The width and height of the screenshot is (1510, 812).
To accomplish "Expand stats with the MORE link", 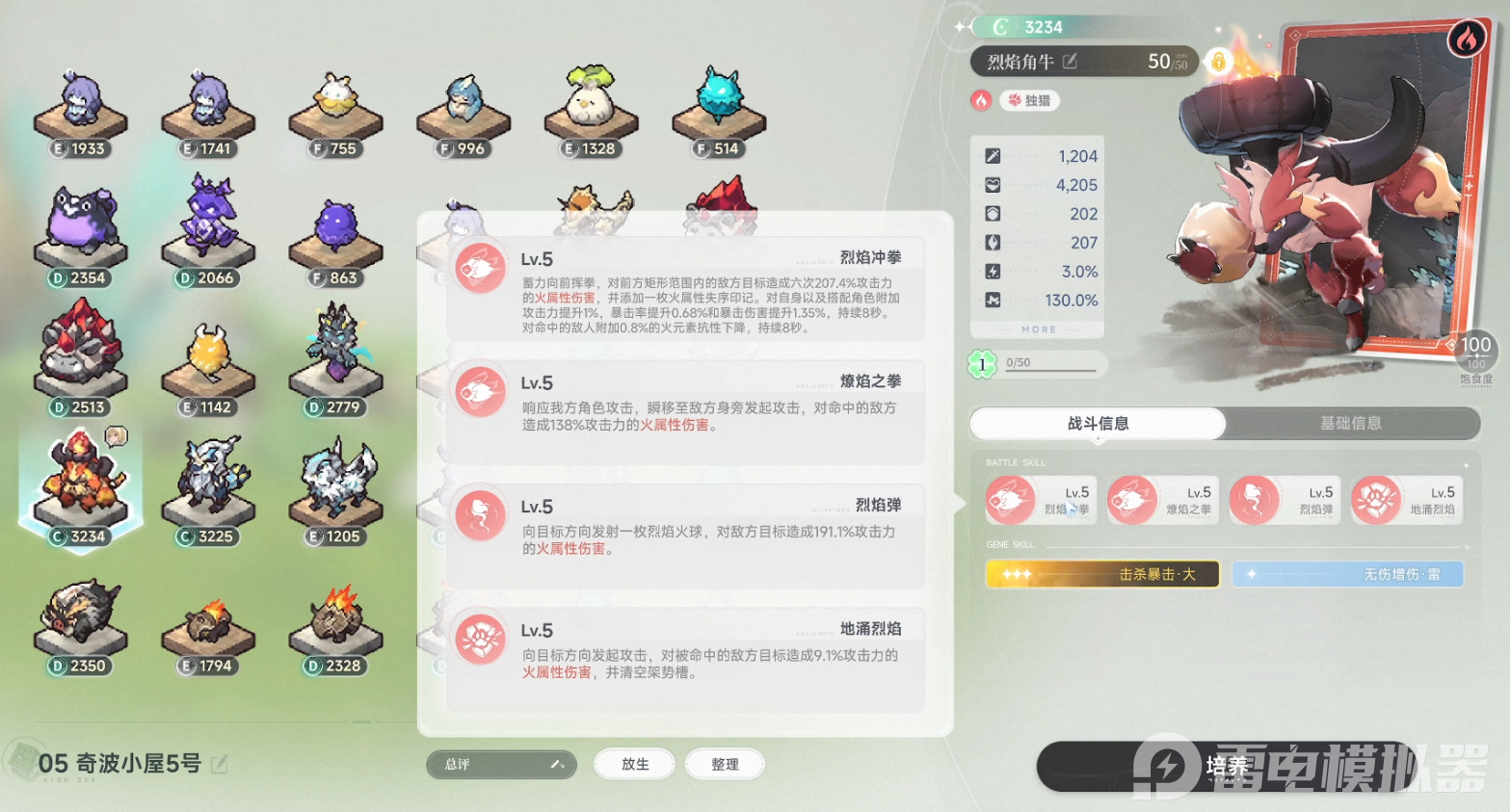I will click(1038, 329).
